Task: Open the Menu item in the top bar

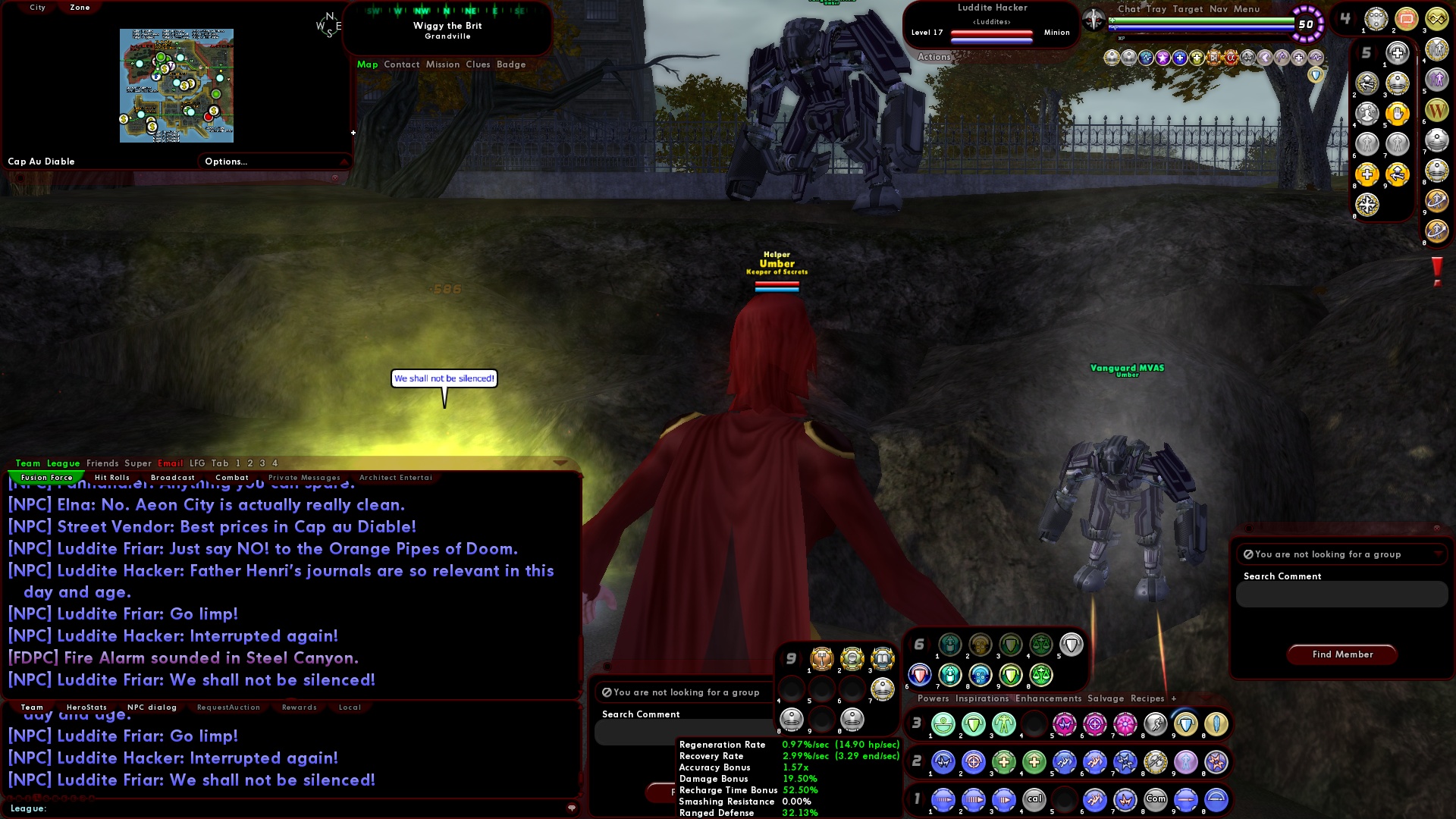Action: (1247, 9)
